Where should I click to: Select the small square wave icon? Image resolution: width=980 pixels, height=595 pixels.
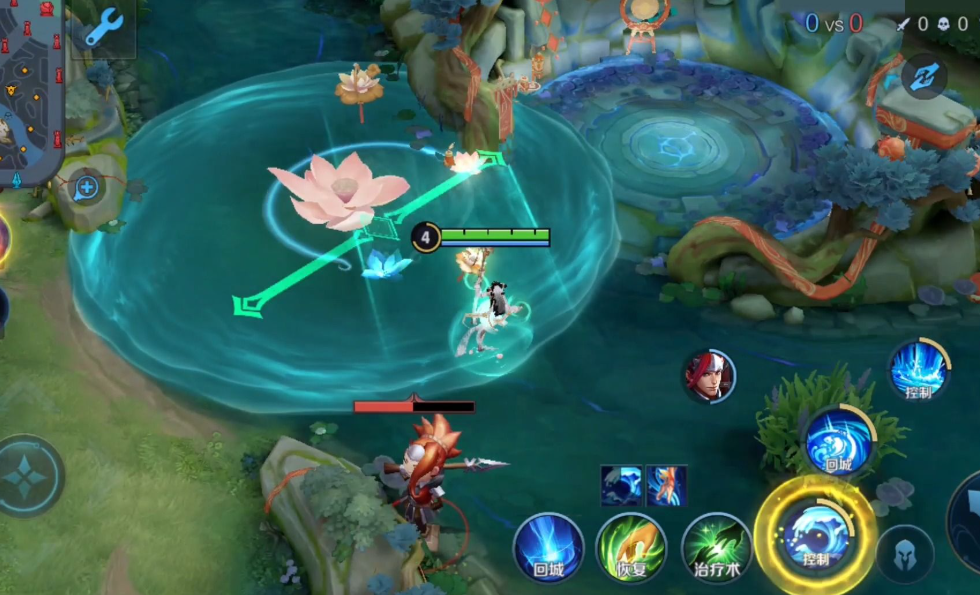click(621, 485)
